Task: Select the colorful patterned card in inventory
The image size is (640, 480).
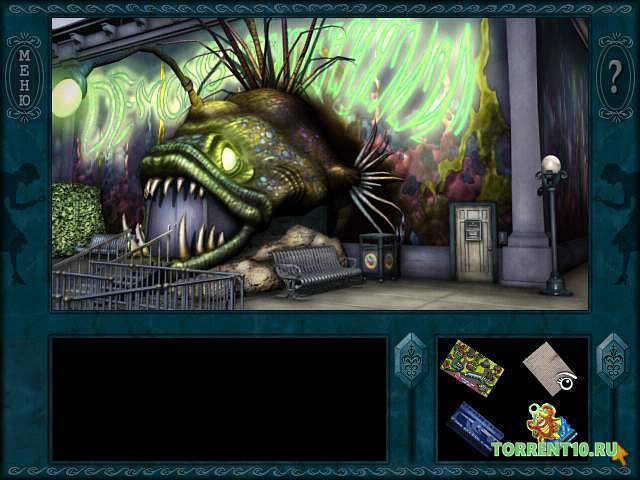Action: pyautogui.click(x=472, y=364)
